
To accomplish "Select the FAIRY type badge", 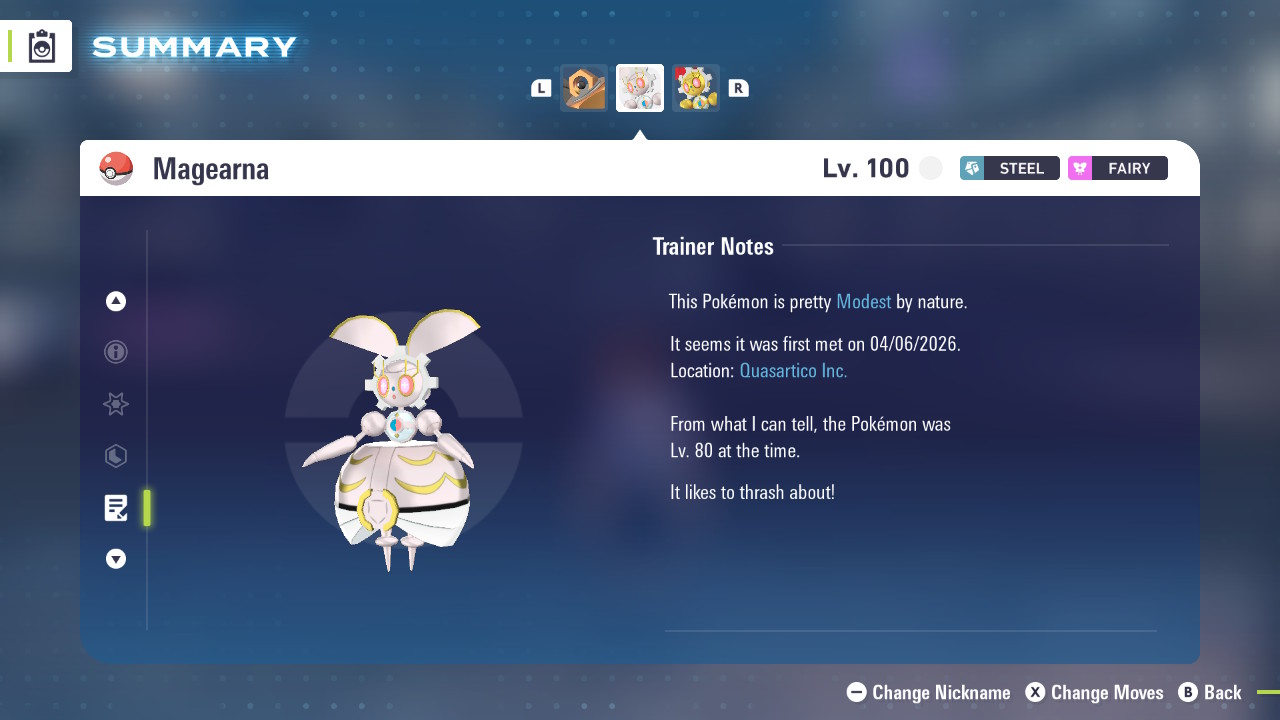I will [x=1117, y=168].
